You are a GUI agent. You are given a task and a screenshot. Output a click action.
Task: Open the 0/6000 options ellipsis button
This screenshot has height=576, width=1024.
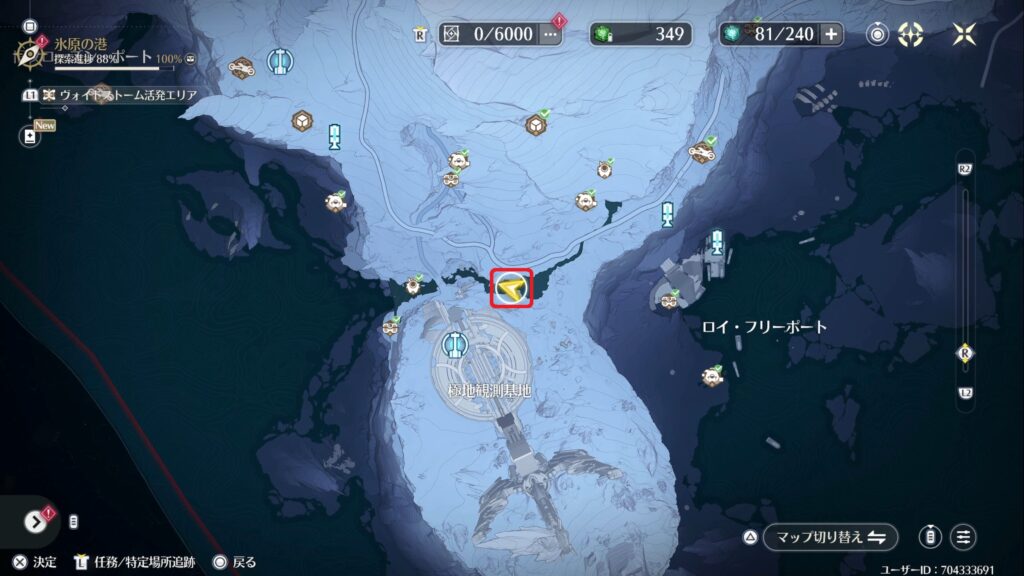pyautogui.click(x=550, y=34)
